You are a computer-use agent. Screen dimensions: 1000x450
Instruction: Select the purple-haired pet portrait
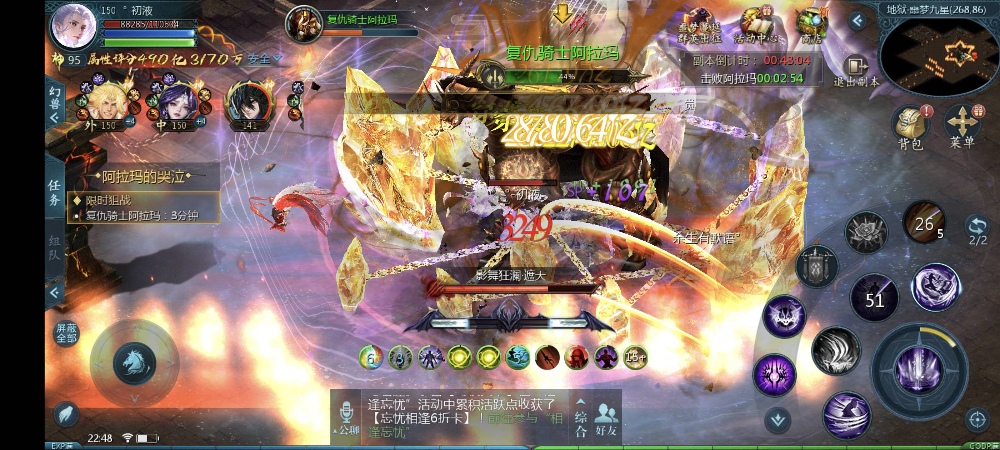click(x=176, y=101)
